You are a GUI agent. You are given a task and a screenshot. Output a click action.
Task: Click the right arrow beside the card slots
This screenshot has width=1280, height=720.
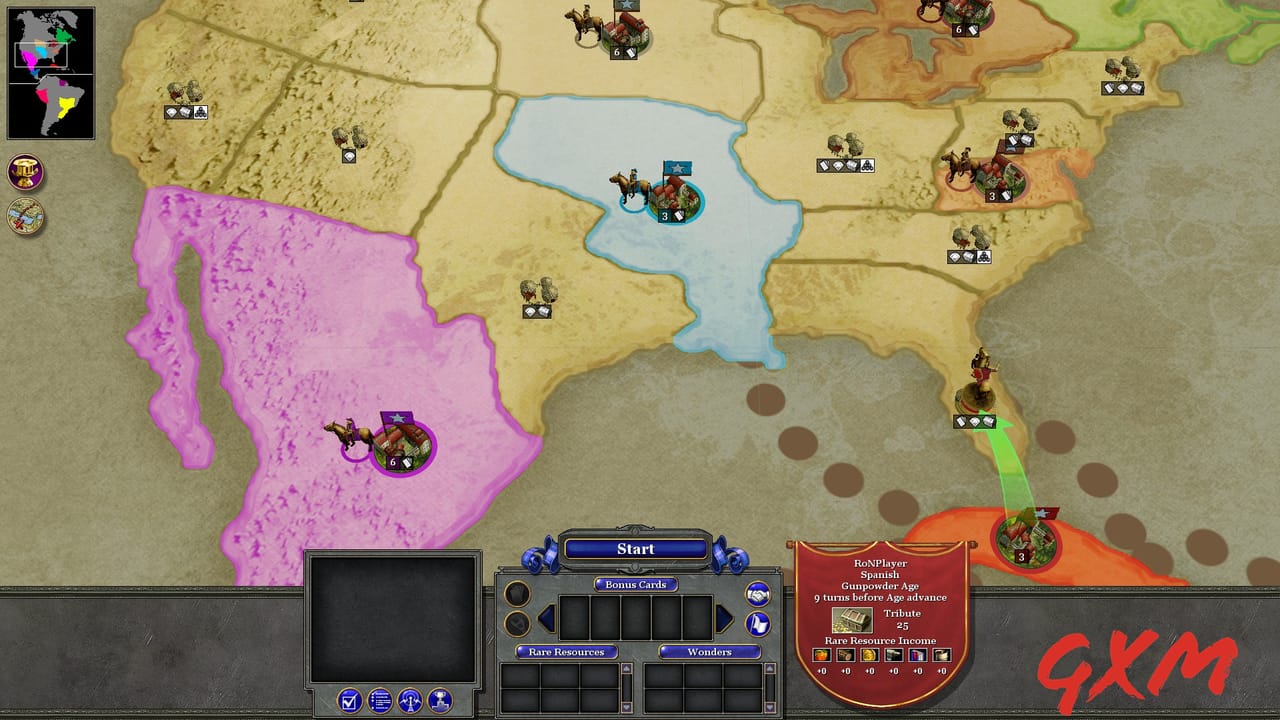[722, 617]
